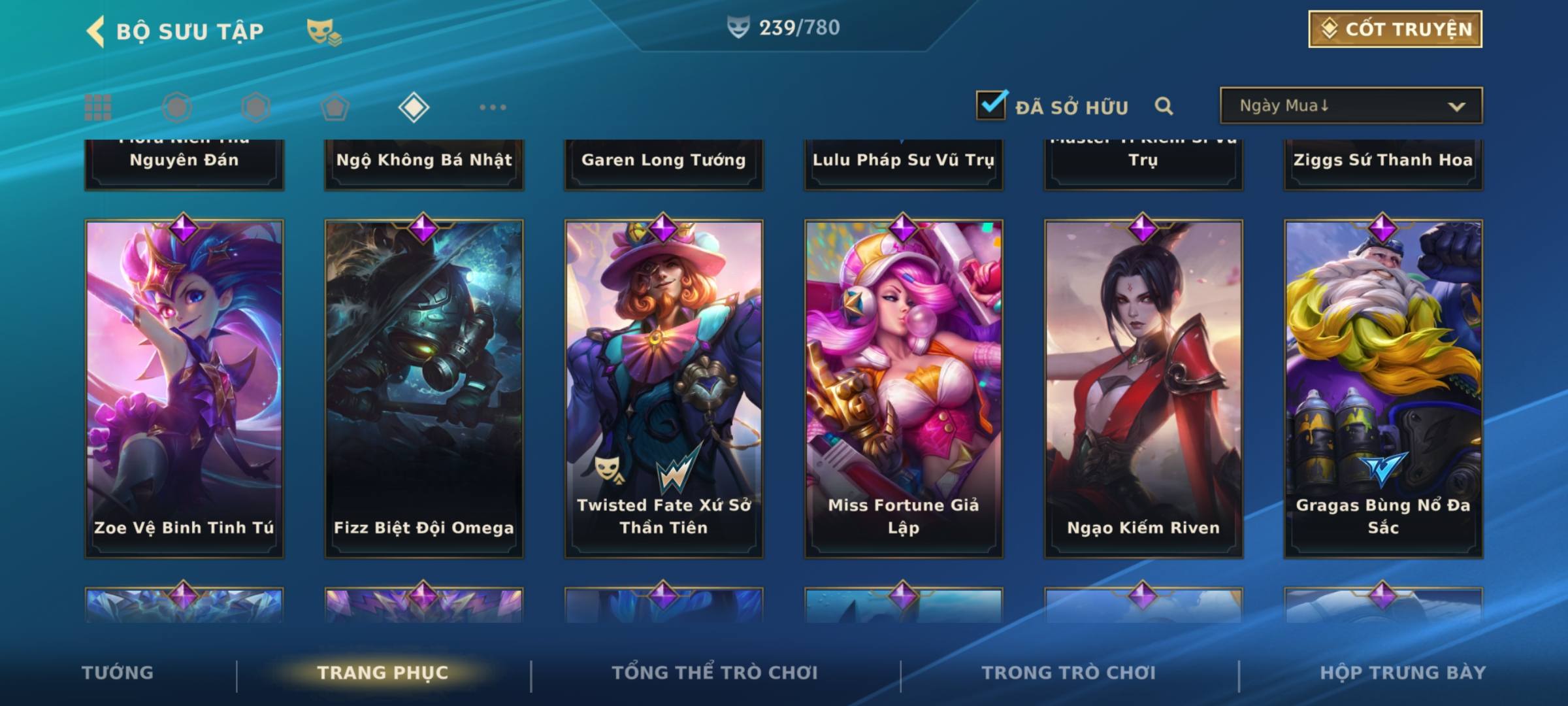Switch to the Tướng tab

click(x=118, y=673)
